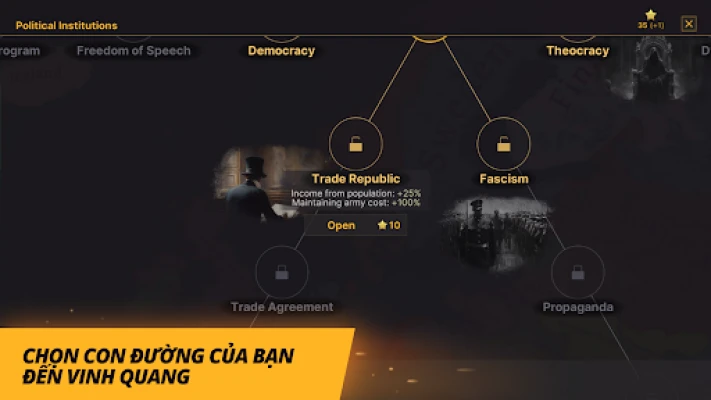Select the Trade Republic unlock node

(x=355, y=144)
